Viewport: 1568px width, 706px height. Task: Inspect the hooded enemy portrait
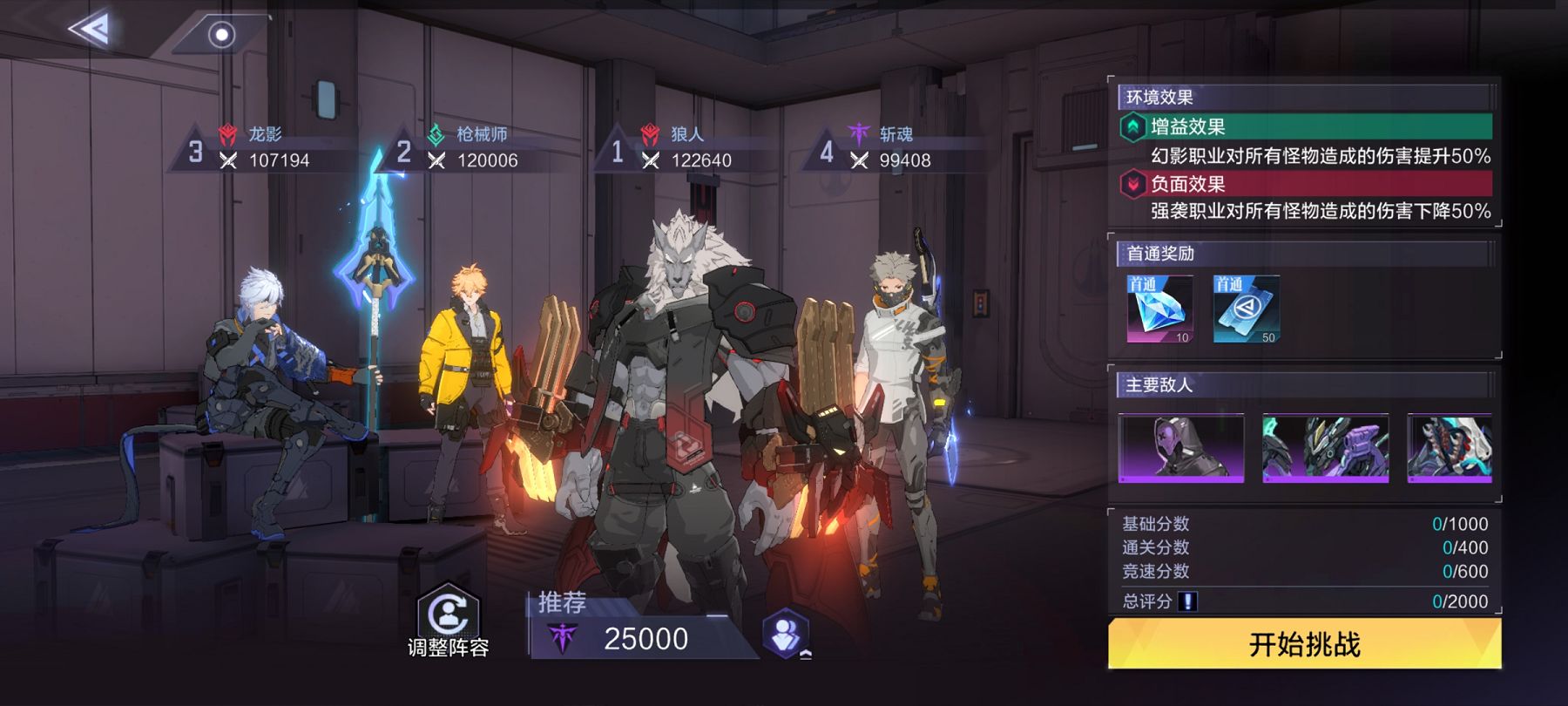click(x=1181, y=448)
